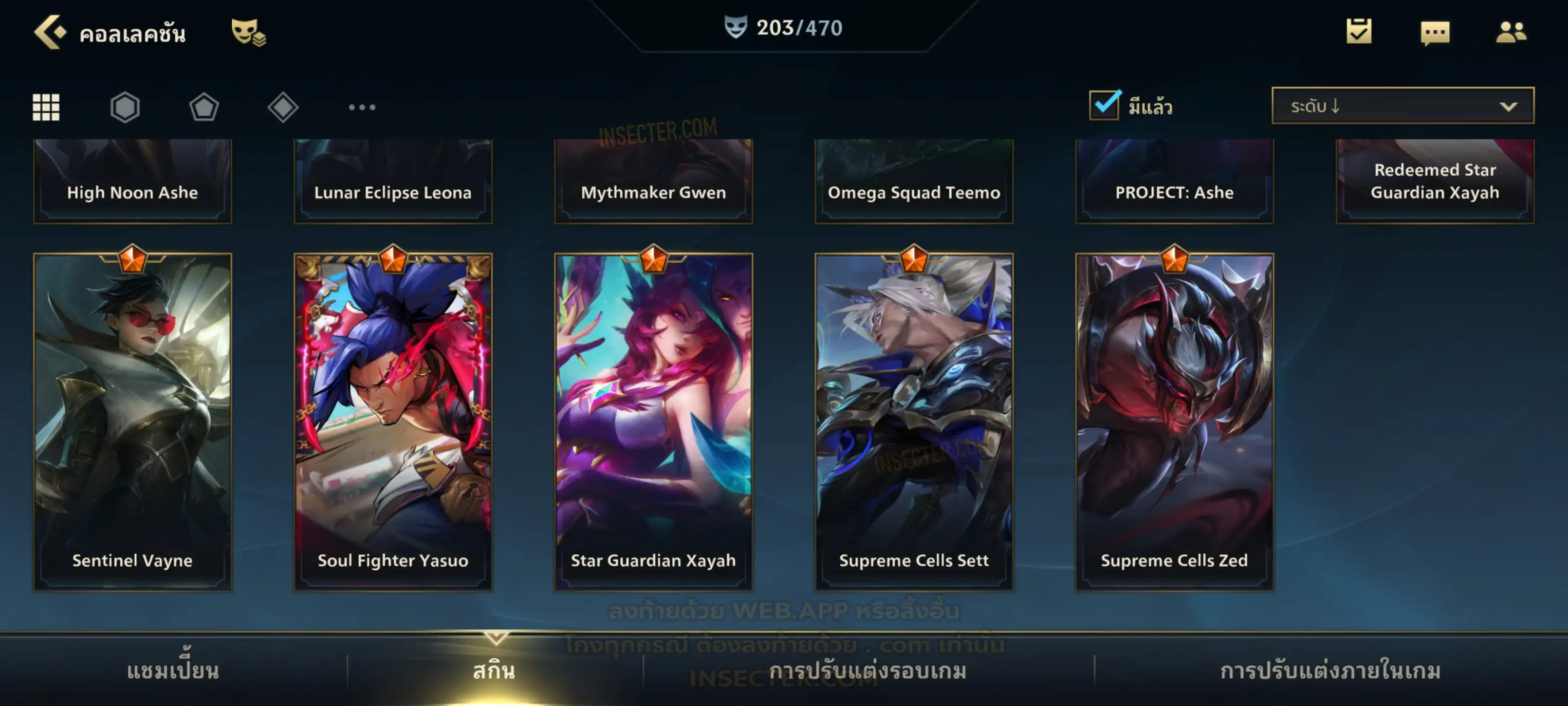Filter skins by the hexagon rarity
Viewport: 1568px width, 706px height.
pyautogui.click(x=125, y=107)
